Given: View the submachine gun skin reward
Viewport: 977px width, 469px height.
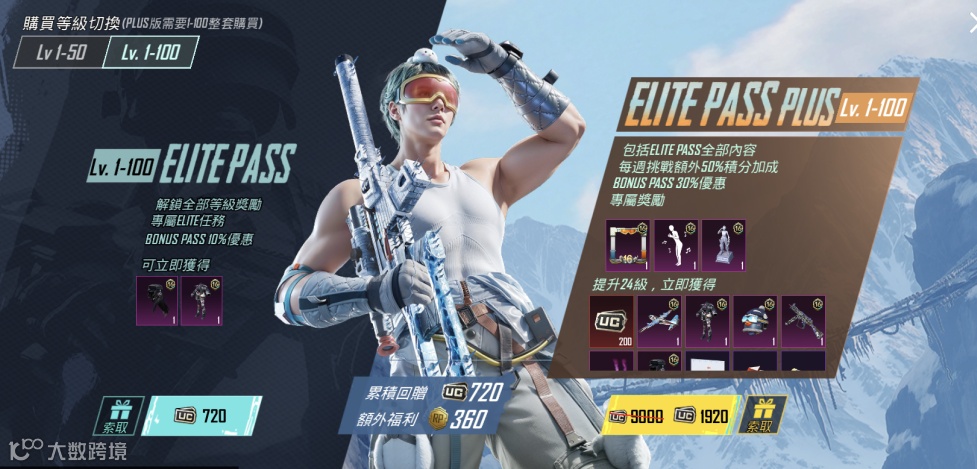Looking at the screenshot, I should [803, 321].
